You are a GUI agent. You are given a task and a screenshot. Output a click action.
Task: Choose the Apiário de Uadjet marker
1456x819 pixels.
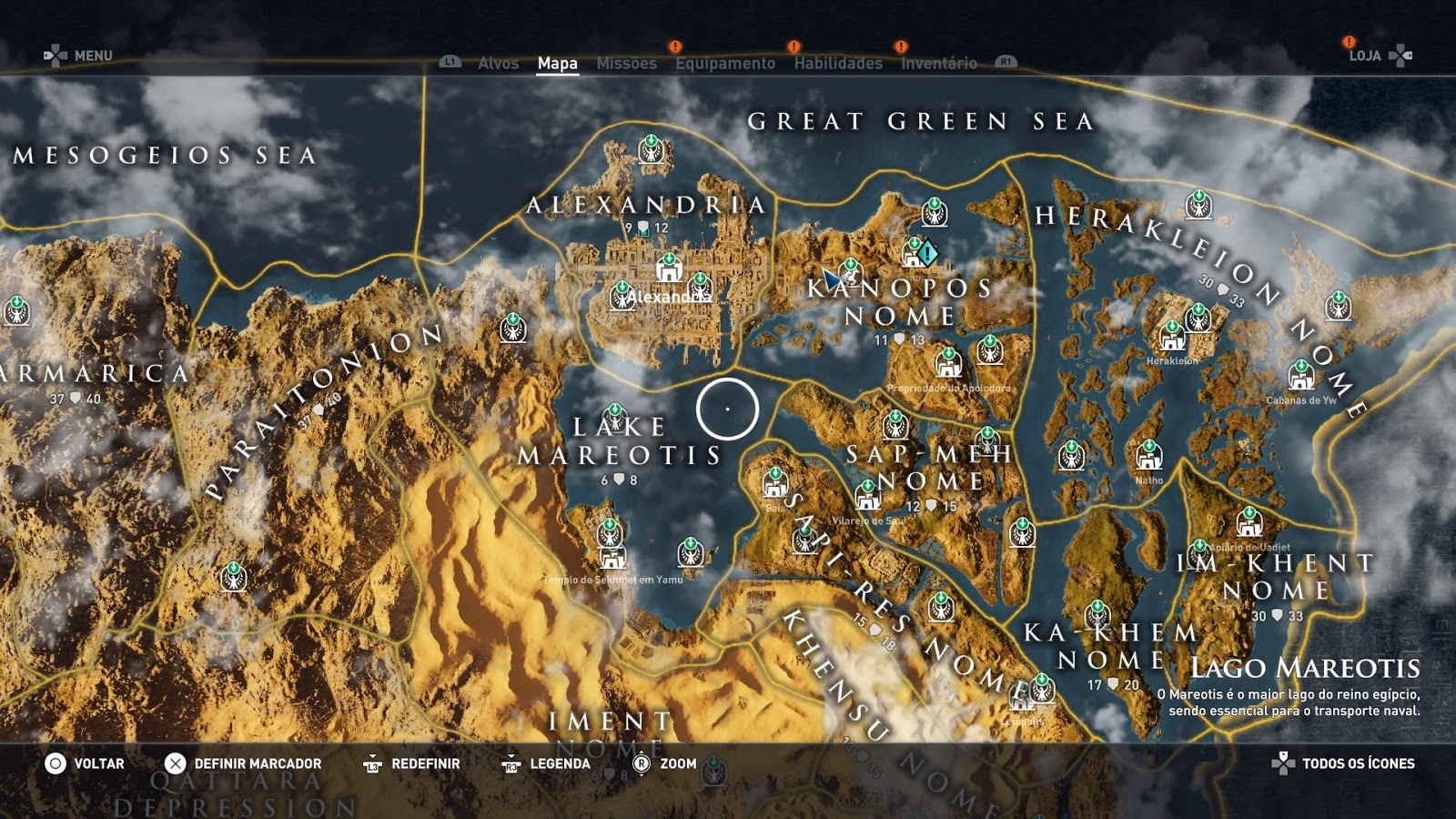pos(1249,523)
